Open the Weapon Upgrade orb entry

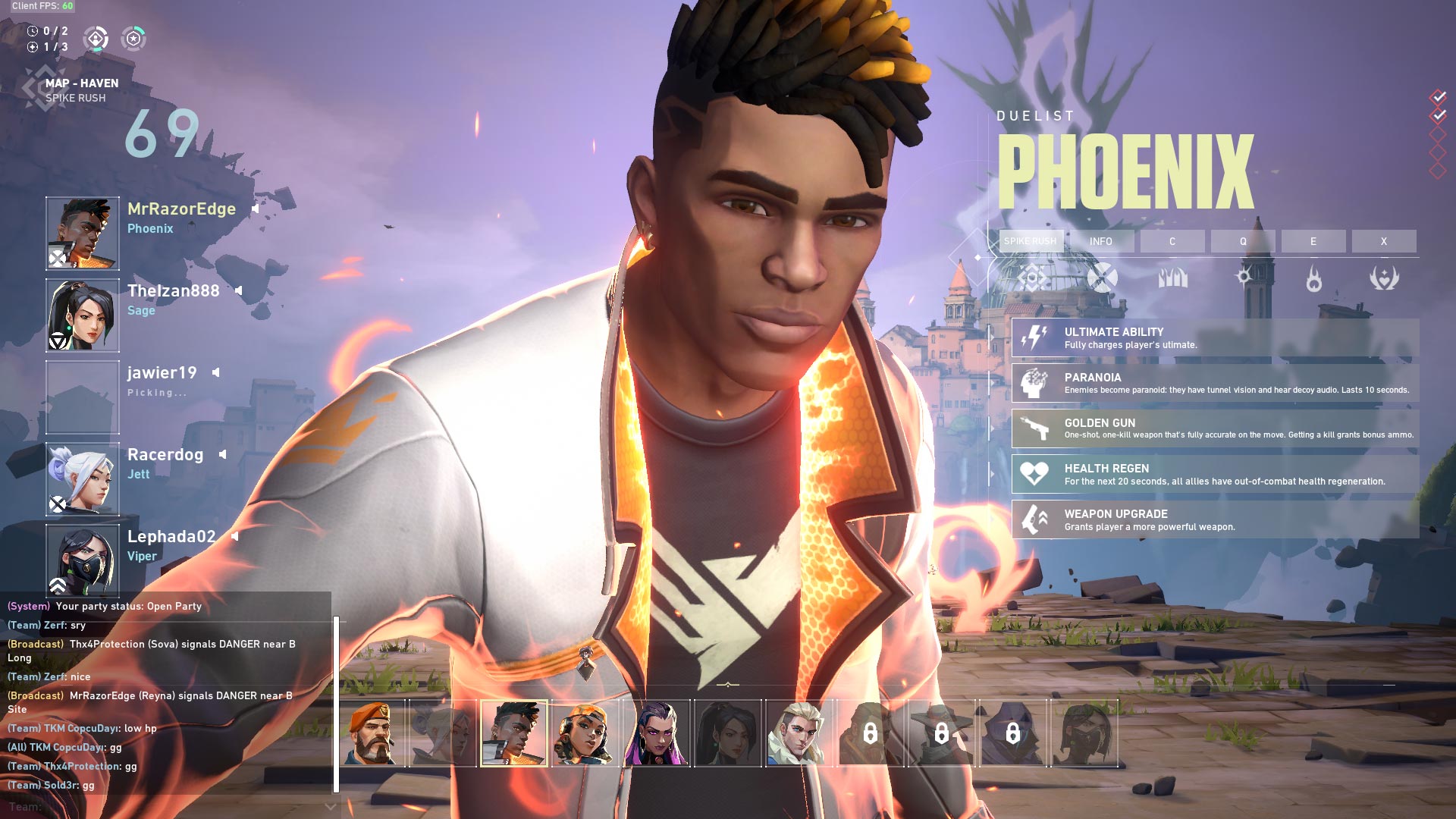pyautogui.click(x=1215, y=519)
